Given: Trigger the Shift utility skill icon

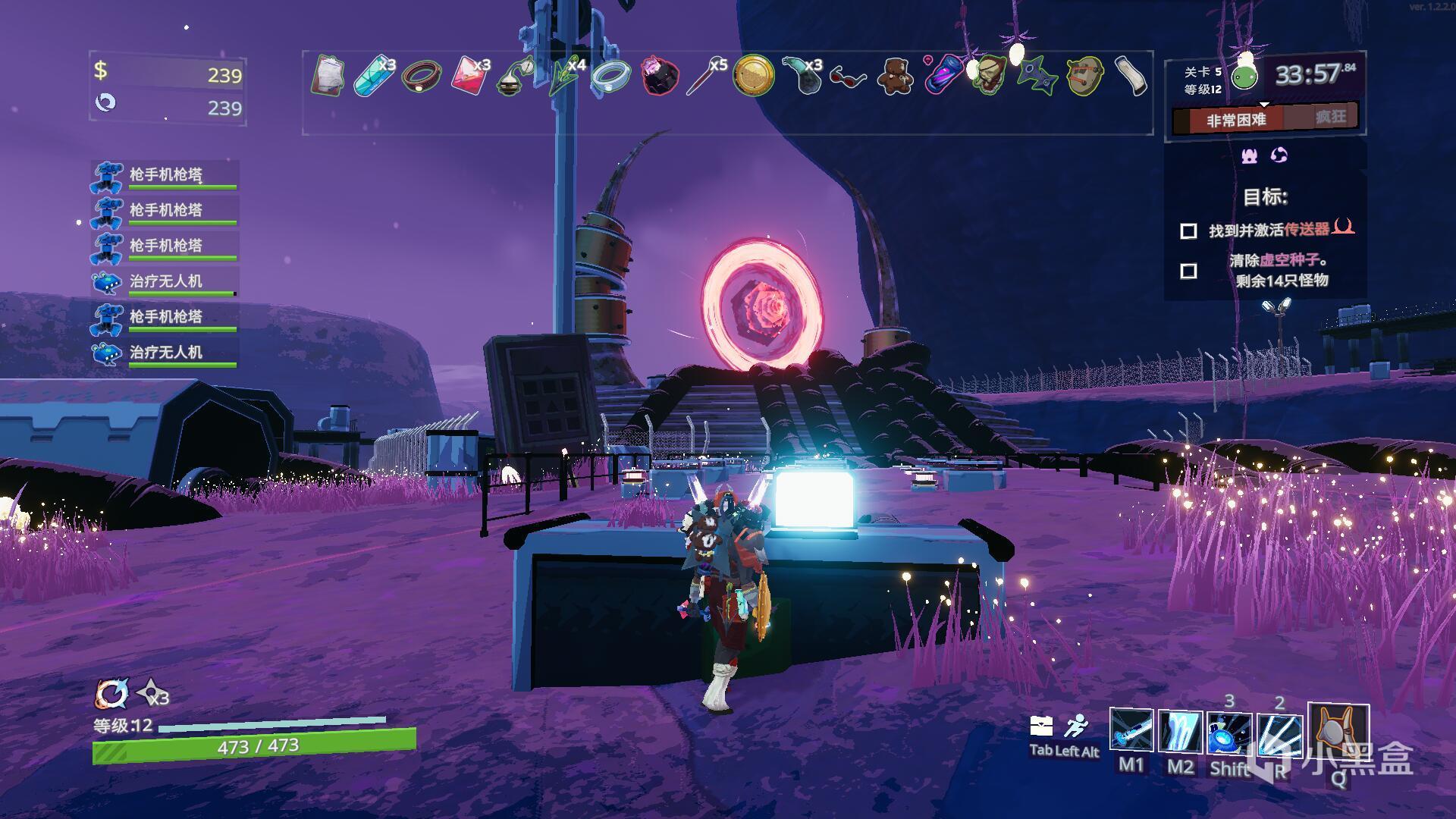Looking at the screenshot, I should point(1229,733).
